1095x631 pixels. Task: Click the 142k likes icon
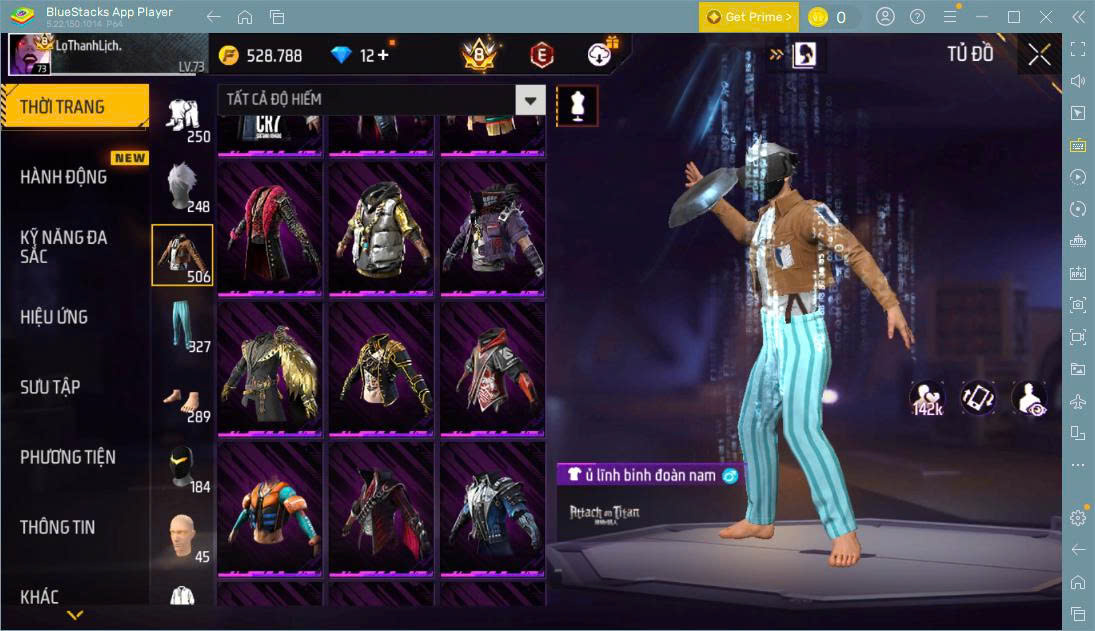tap(927, 398)
